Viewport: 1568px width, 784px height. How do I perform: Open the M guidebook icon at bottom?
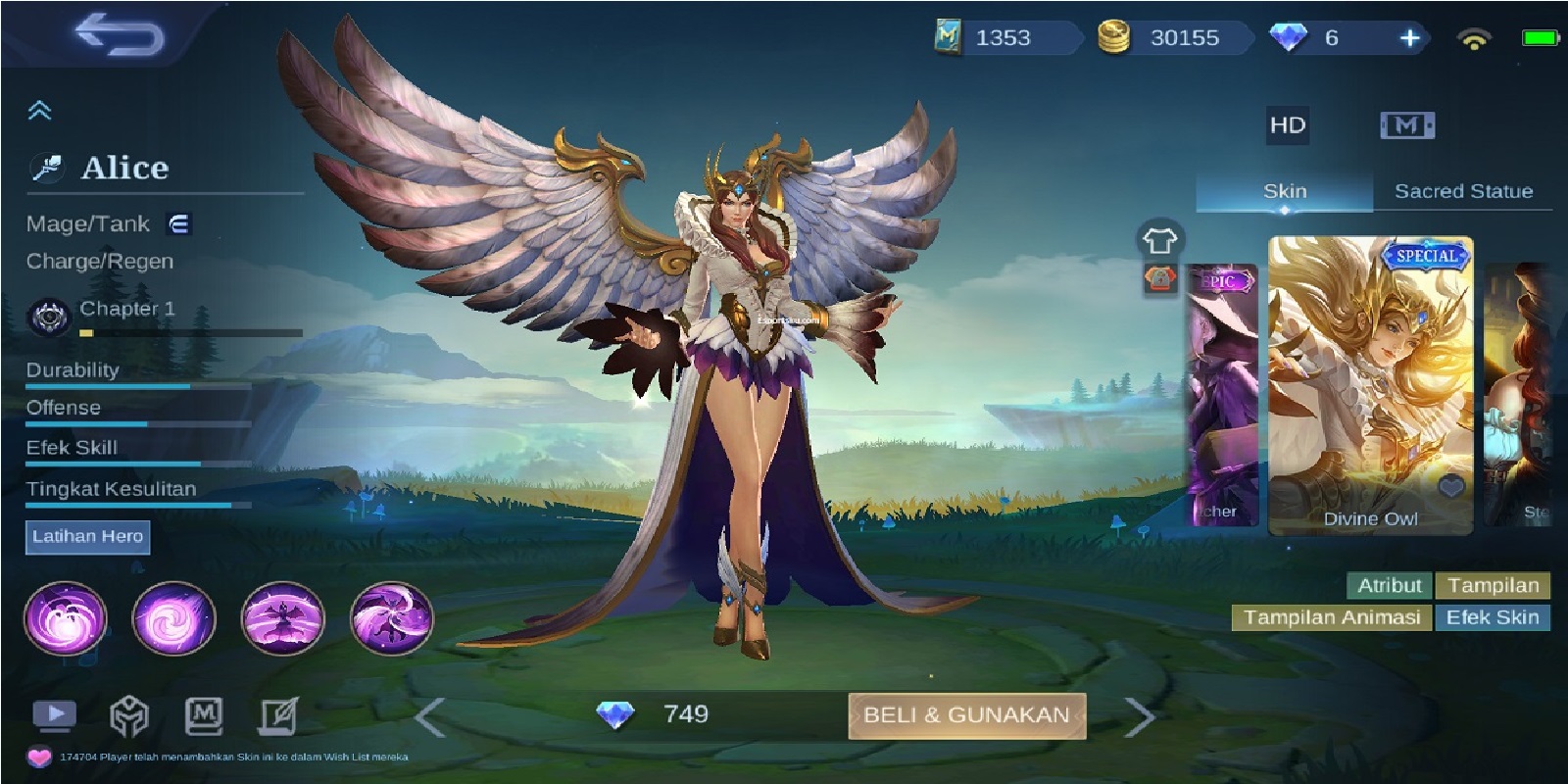(203, 714)
